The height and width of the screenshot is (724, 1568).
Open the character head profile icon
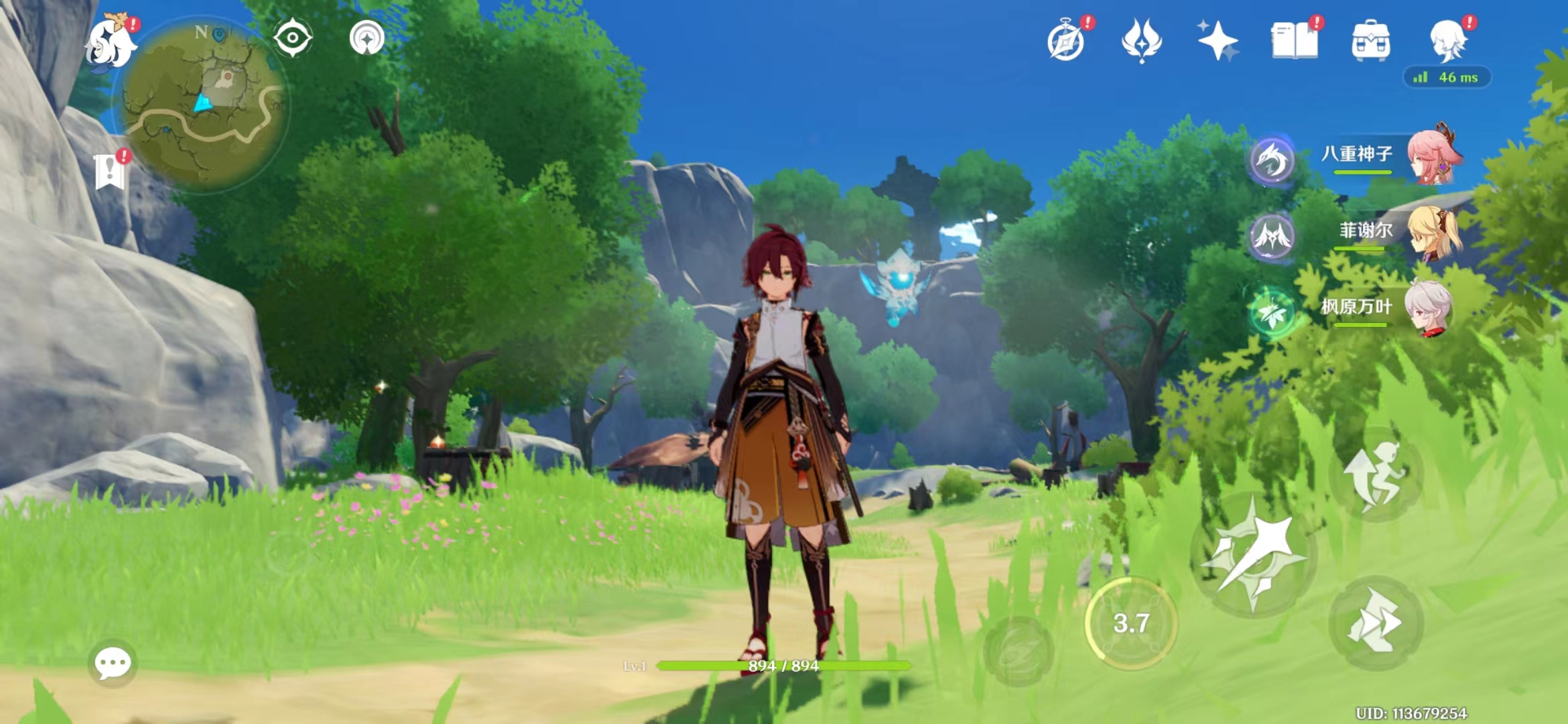[1447, 40]
